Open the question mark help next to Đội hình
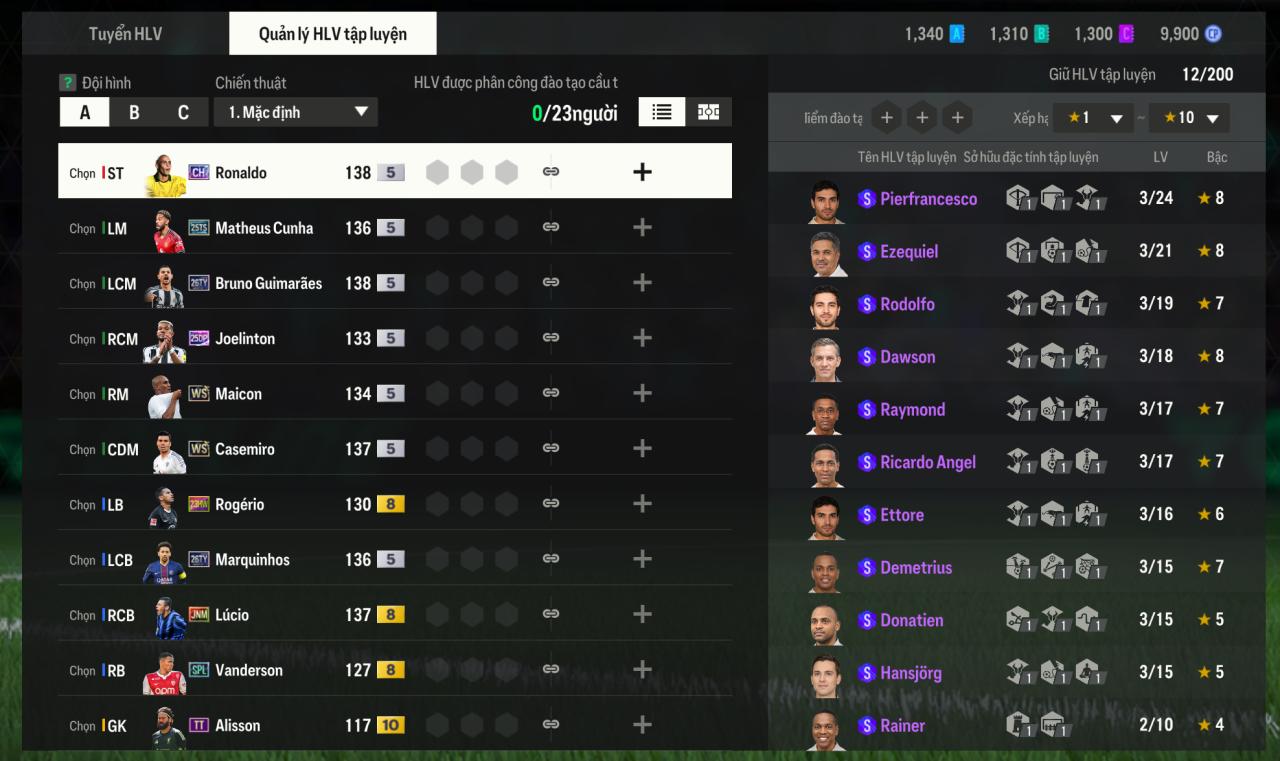 [68, 83]
